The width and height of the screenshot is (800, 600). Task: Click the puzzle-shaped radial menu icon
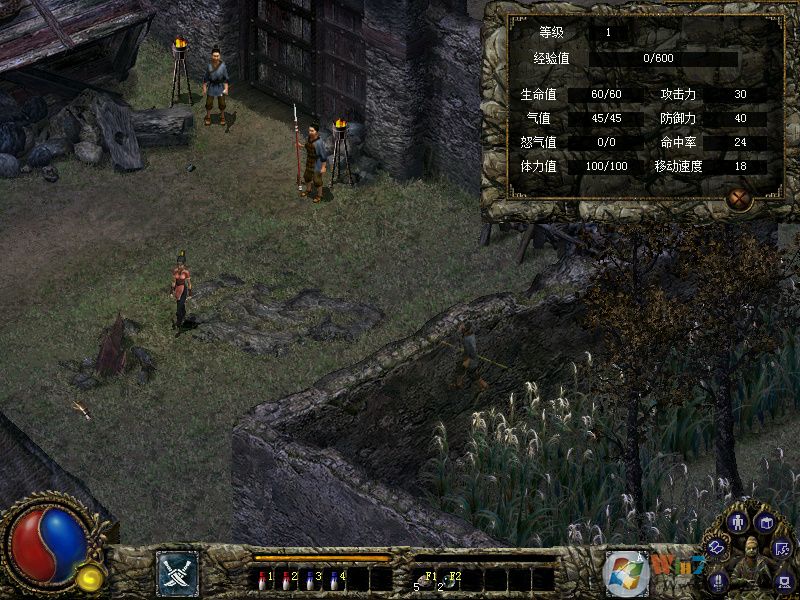coord(782,547)
